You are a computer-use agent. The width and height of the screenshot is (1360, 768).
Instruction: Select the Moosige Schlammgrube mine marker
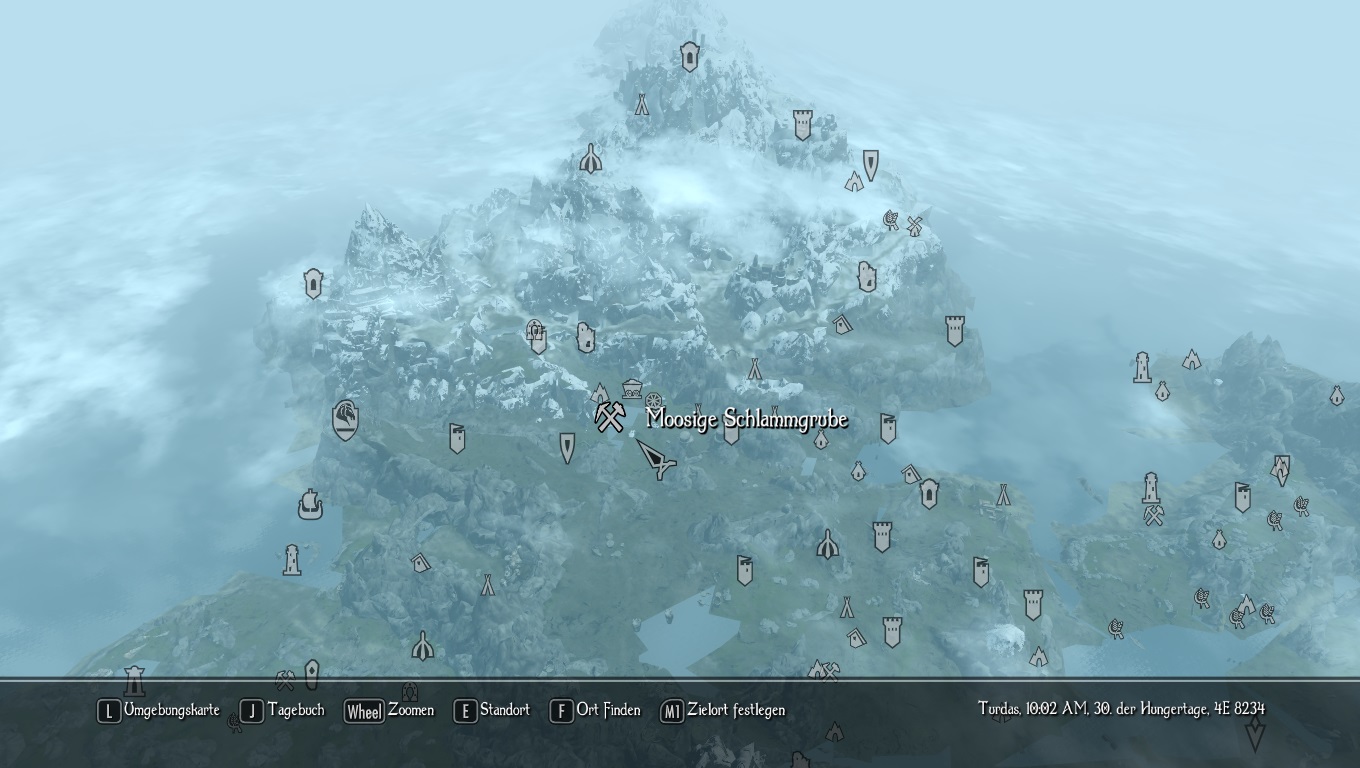tap(609, 416)
